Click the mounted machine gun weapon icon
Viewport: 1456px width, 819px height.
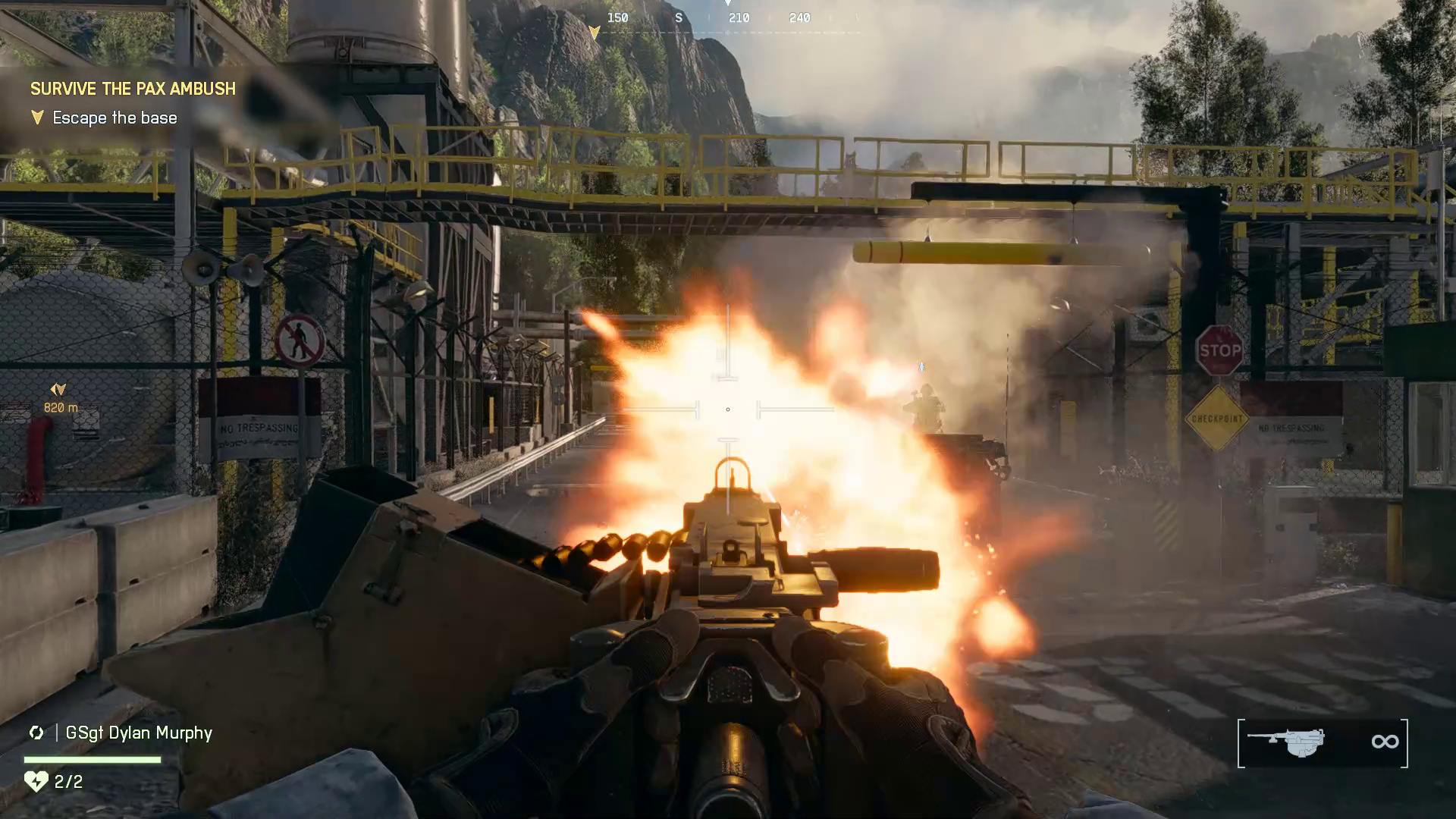pos(1286,742)
